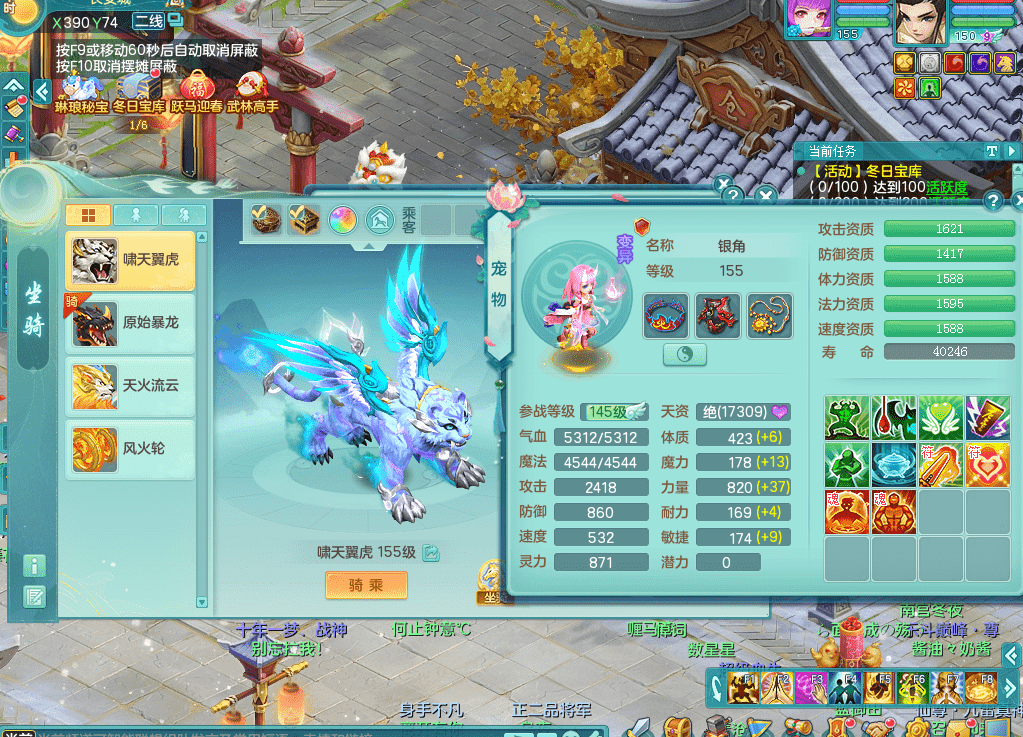Choose the 原始暴龙 mount from the list
1023x737 pixels.
(130, 323)
